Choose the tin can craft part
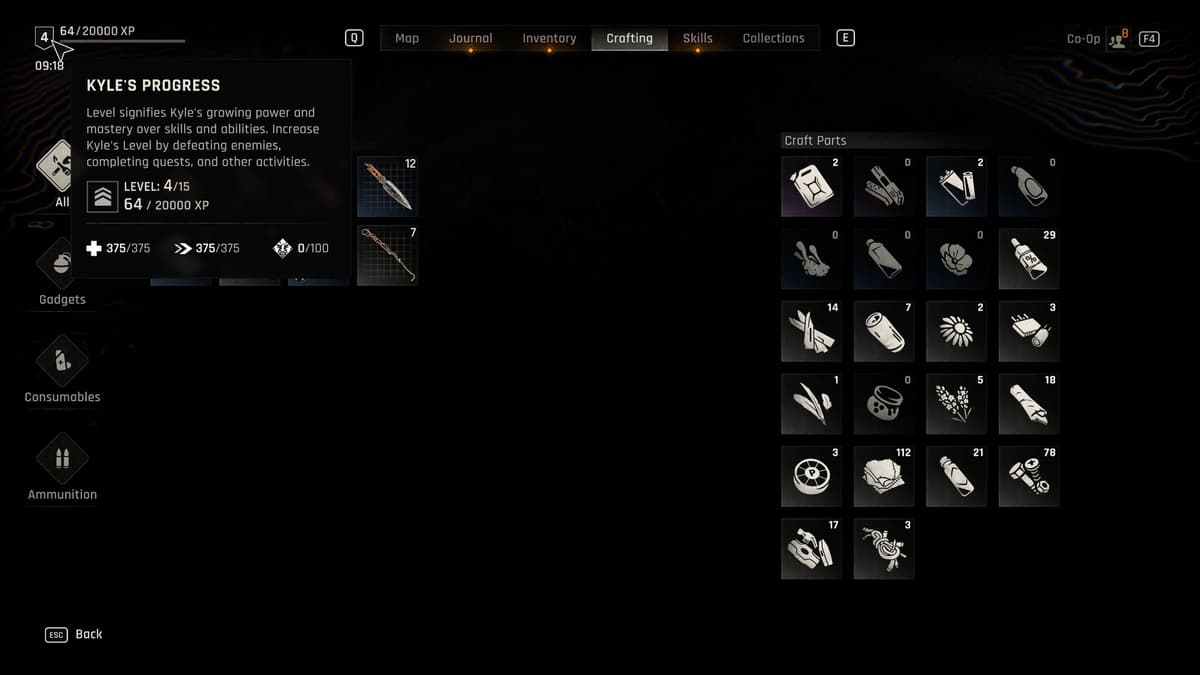1200x675 pixels. (884, 331)
